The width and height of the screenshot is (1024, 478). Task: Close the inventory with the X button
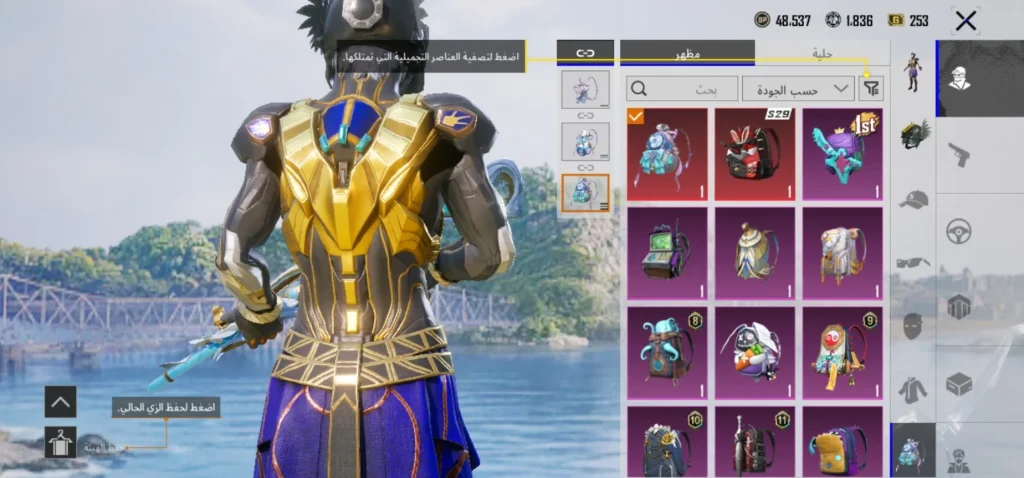click(x=965, y=20)
